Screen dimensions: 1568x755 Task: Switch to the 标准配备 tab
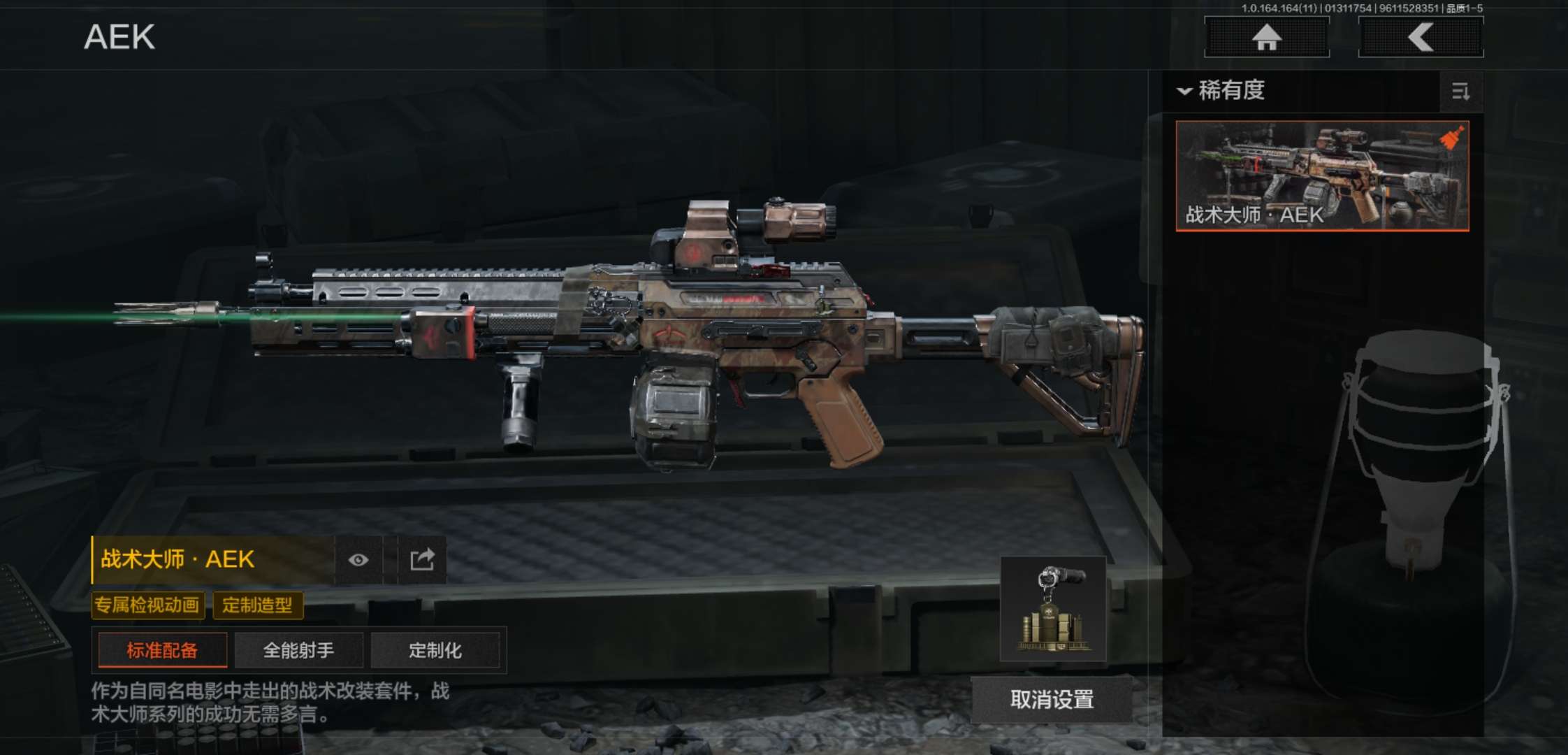click(162, 651)
